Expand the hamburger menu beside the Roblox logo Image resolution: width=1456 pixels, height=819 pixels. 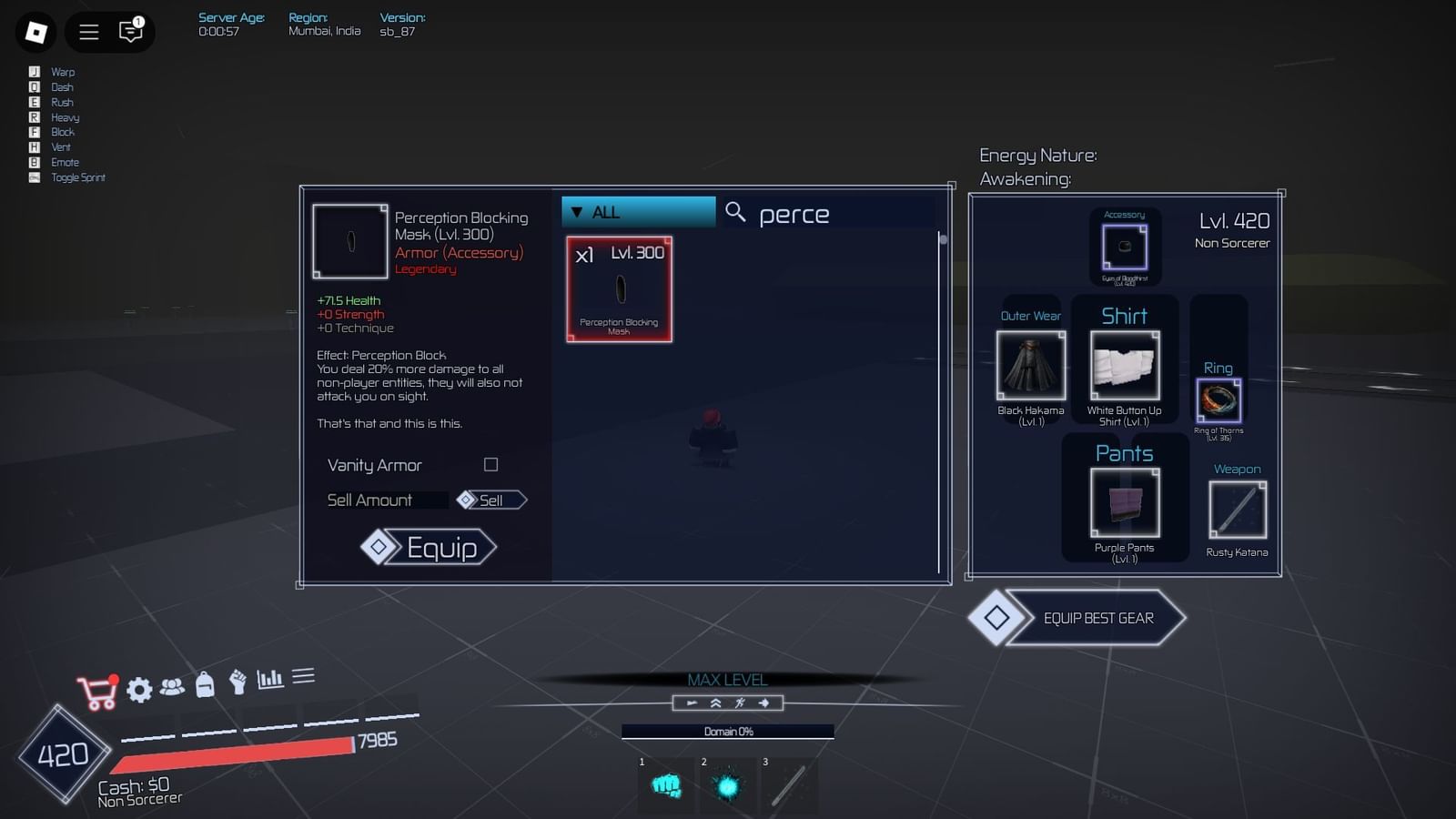click(88, 32)
